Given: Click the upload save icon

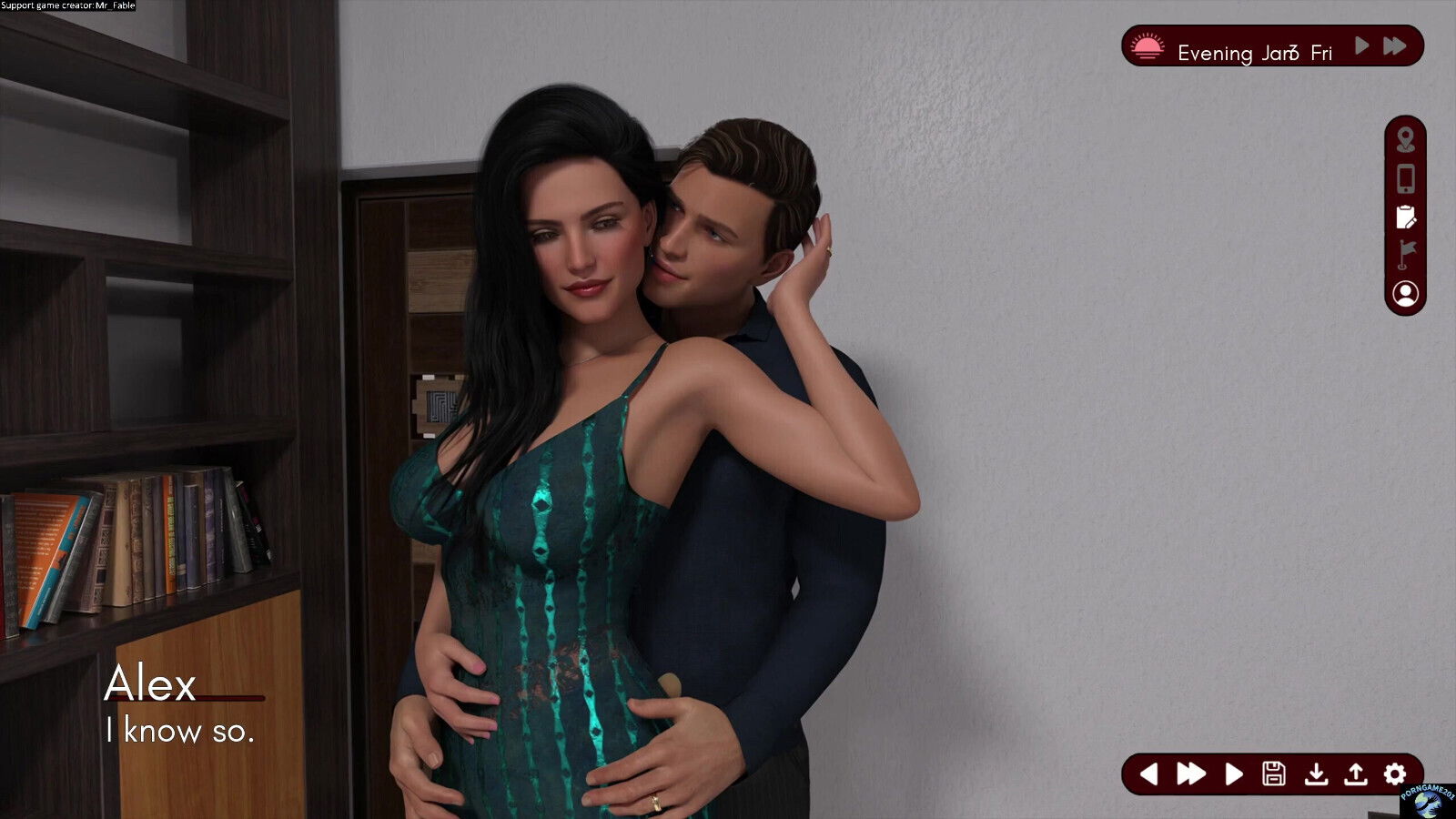Looking at the screenshot, I should pos(1358,773).
